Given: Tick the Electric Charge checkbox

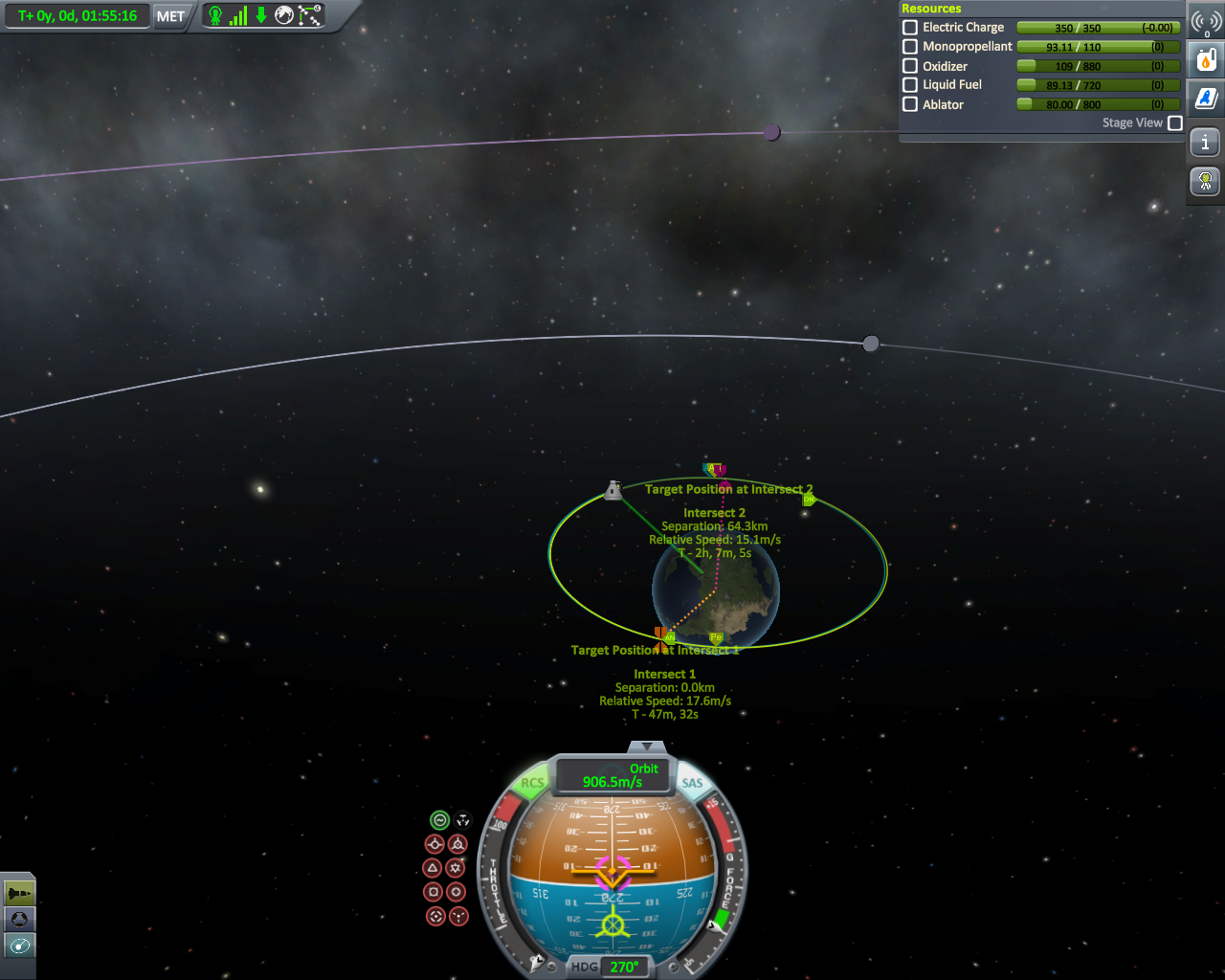Looking at the screenshot, I should point(910,28).
